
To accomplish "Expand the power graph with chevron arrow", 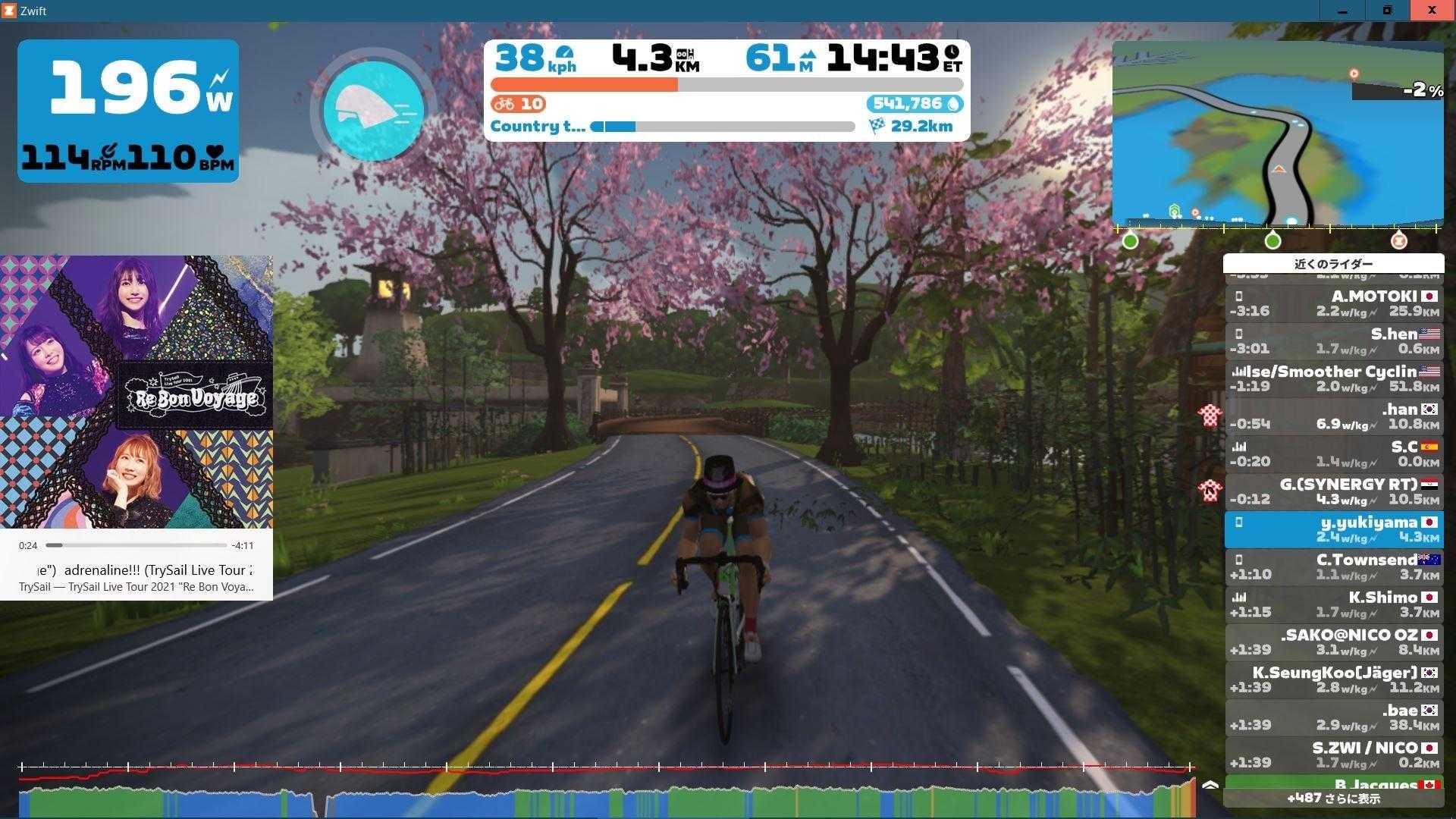I will pos(1210,786).
